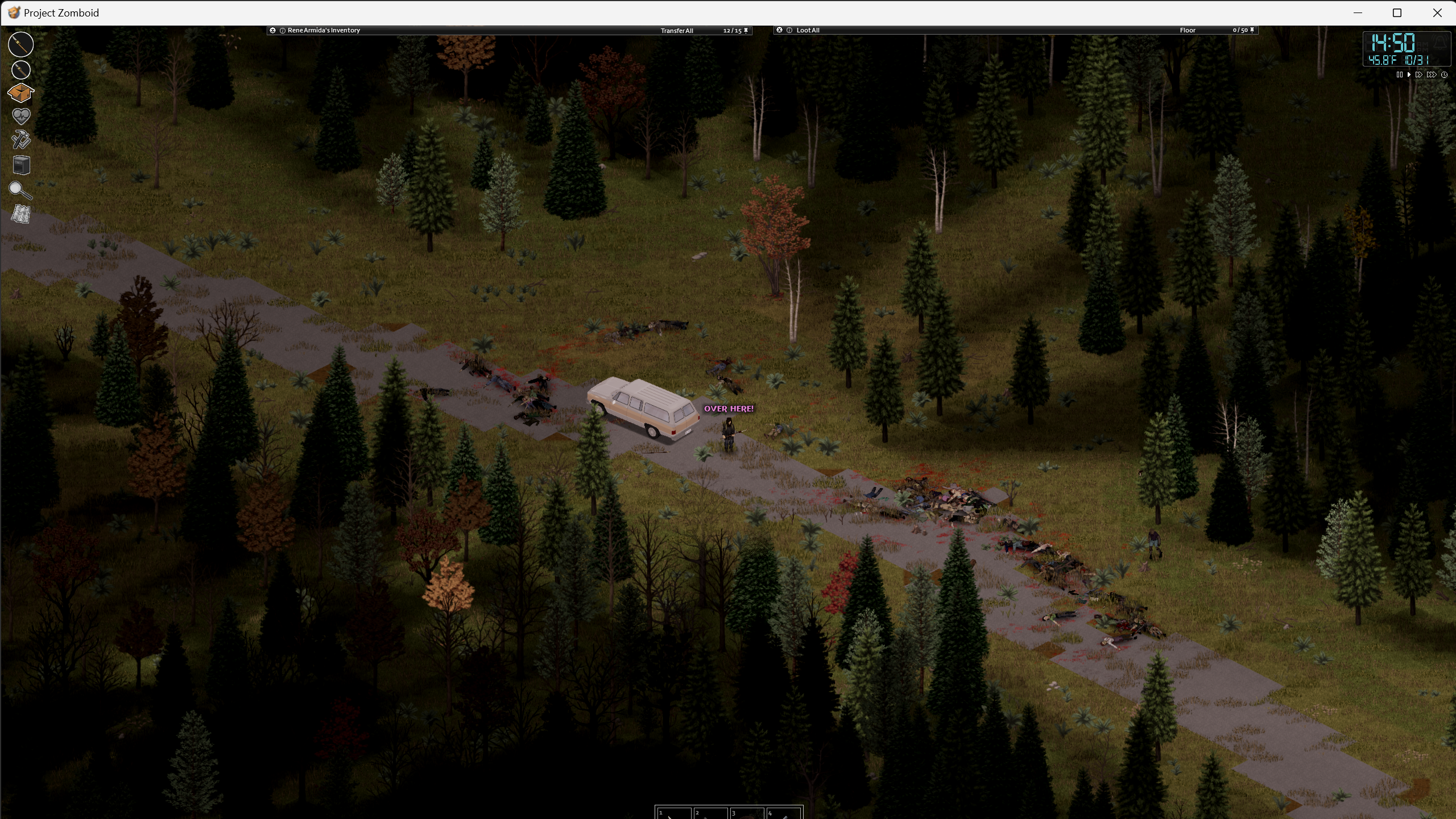The image size is (1456, 819).
Task: Set game speed to double fast-forward
Action: point(1419,75)
